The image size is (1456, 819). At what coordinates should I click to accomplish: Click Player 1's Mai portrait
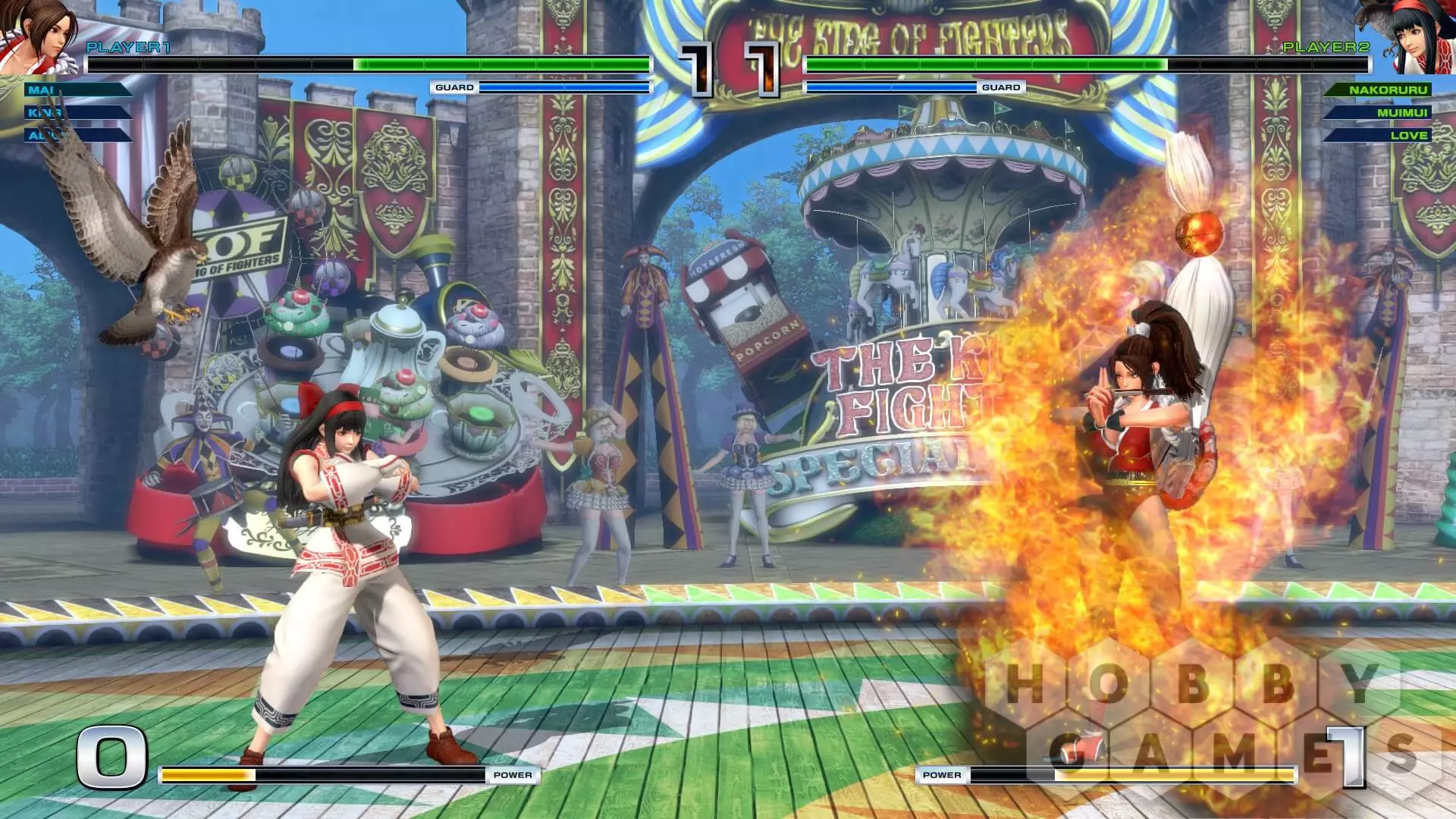[38, 36]
